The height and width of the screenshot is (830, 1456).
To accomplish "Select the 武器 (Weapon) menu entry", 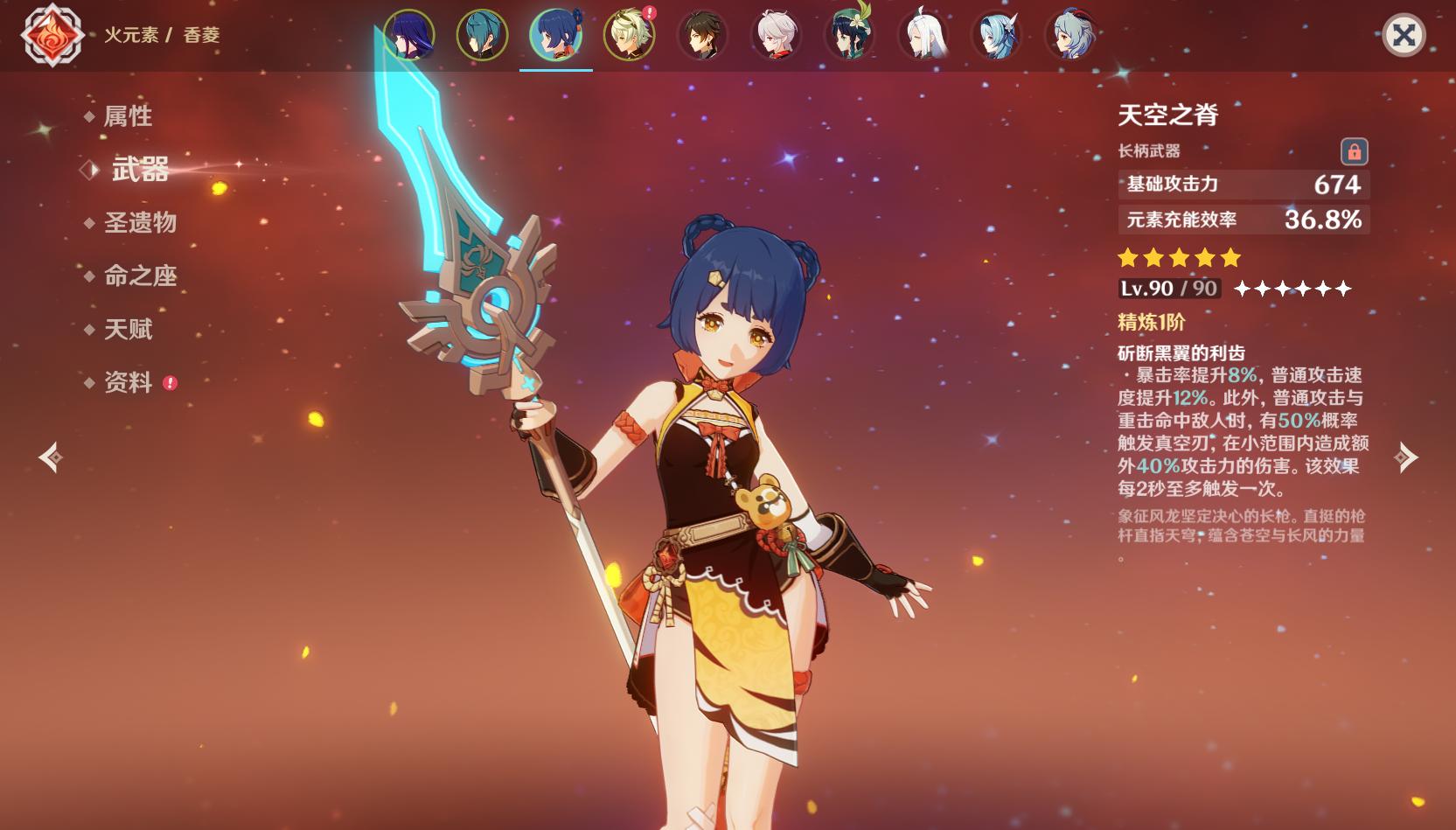I will [140, 169].
